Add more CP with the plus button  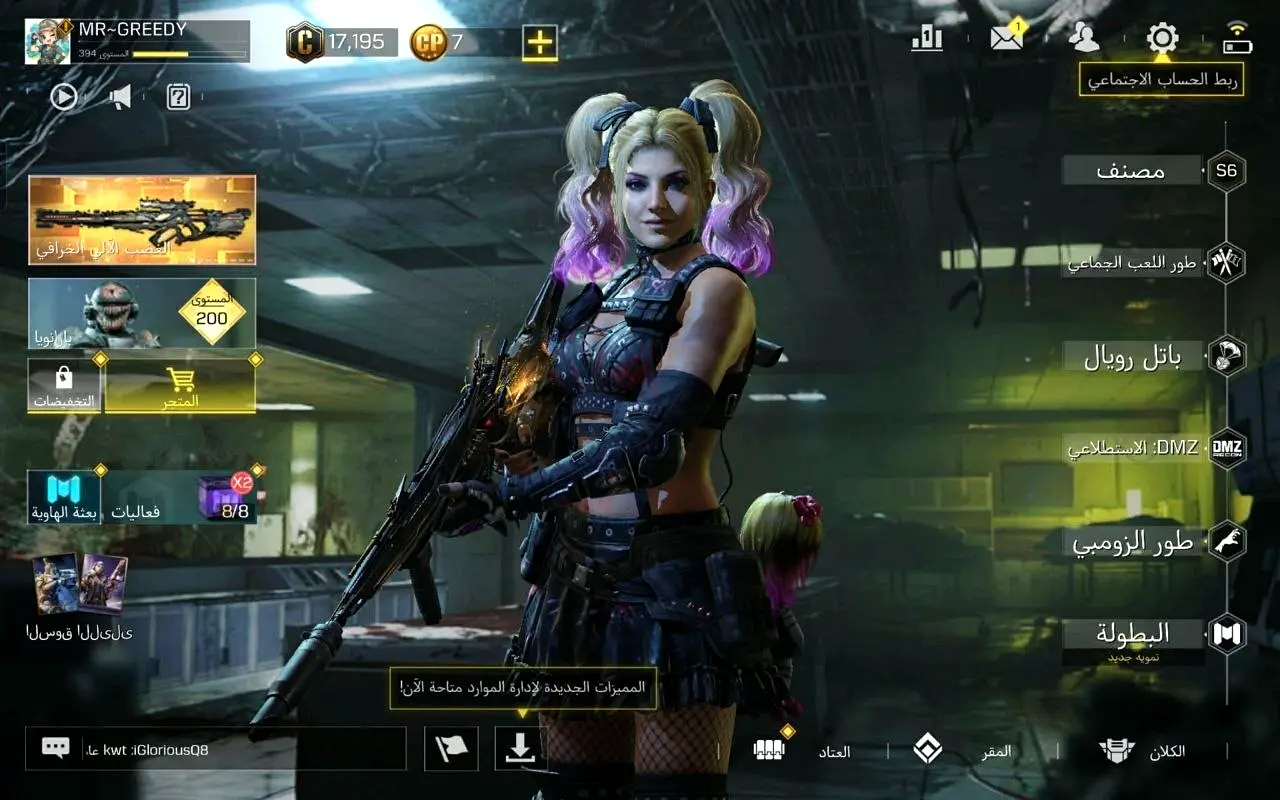tap(539, 42)
